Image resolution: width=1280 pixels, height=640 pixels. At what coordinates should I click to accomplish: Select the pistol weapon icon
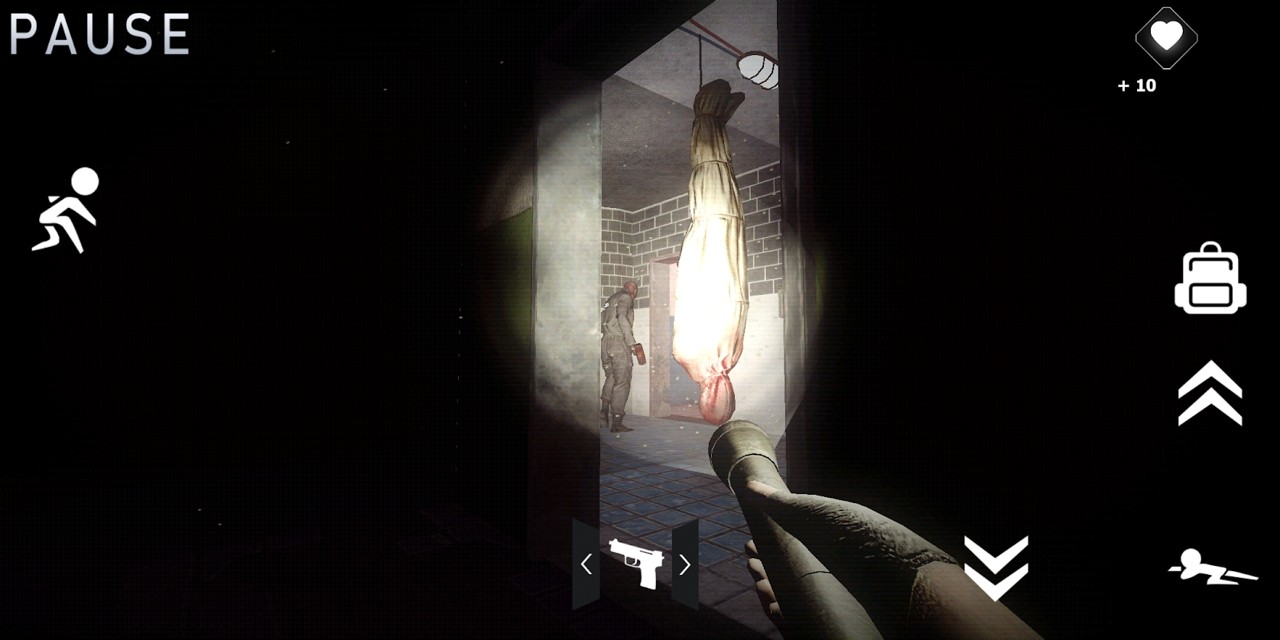635,563
